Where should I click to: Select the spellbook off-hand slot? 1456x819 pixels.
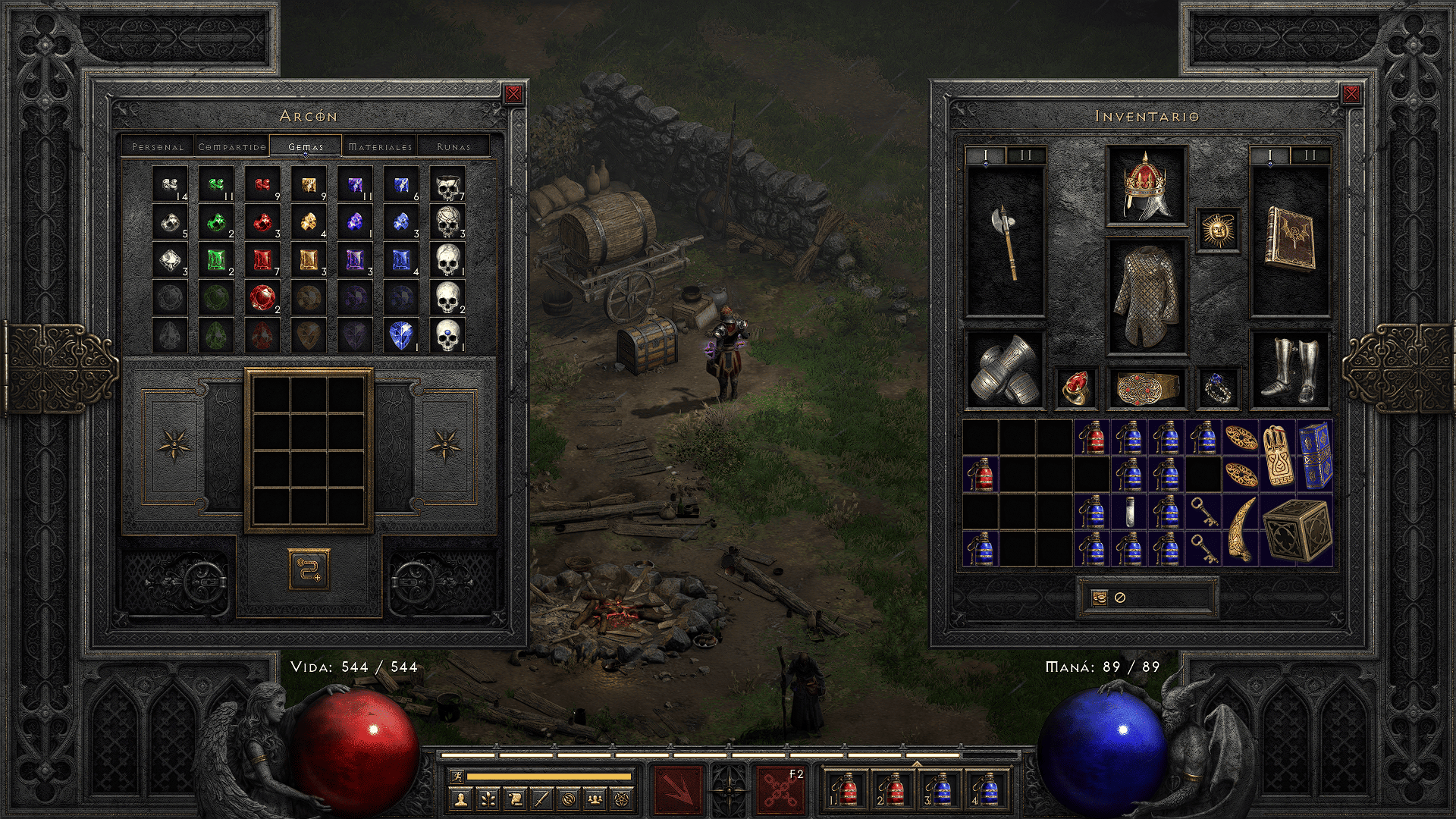click(1289, 241)
